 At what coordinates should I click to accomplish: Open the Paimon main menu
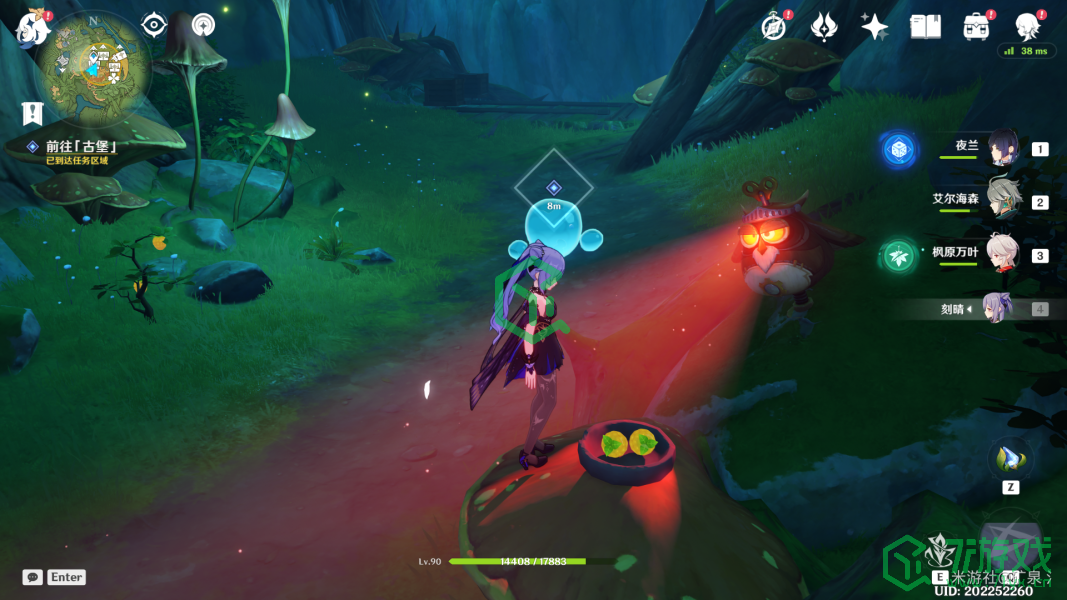[x=32, y=28]
